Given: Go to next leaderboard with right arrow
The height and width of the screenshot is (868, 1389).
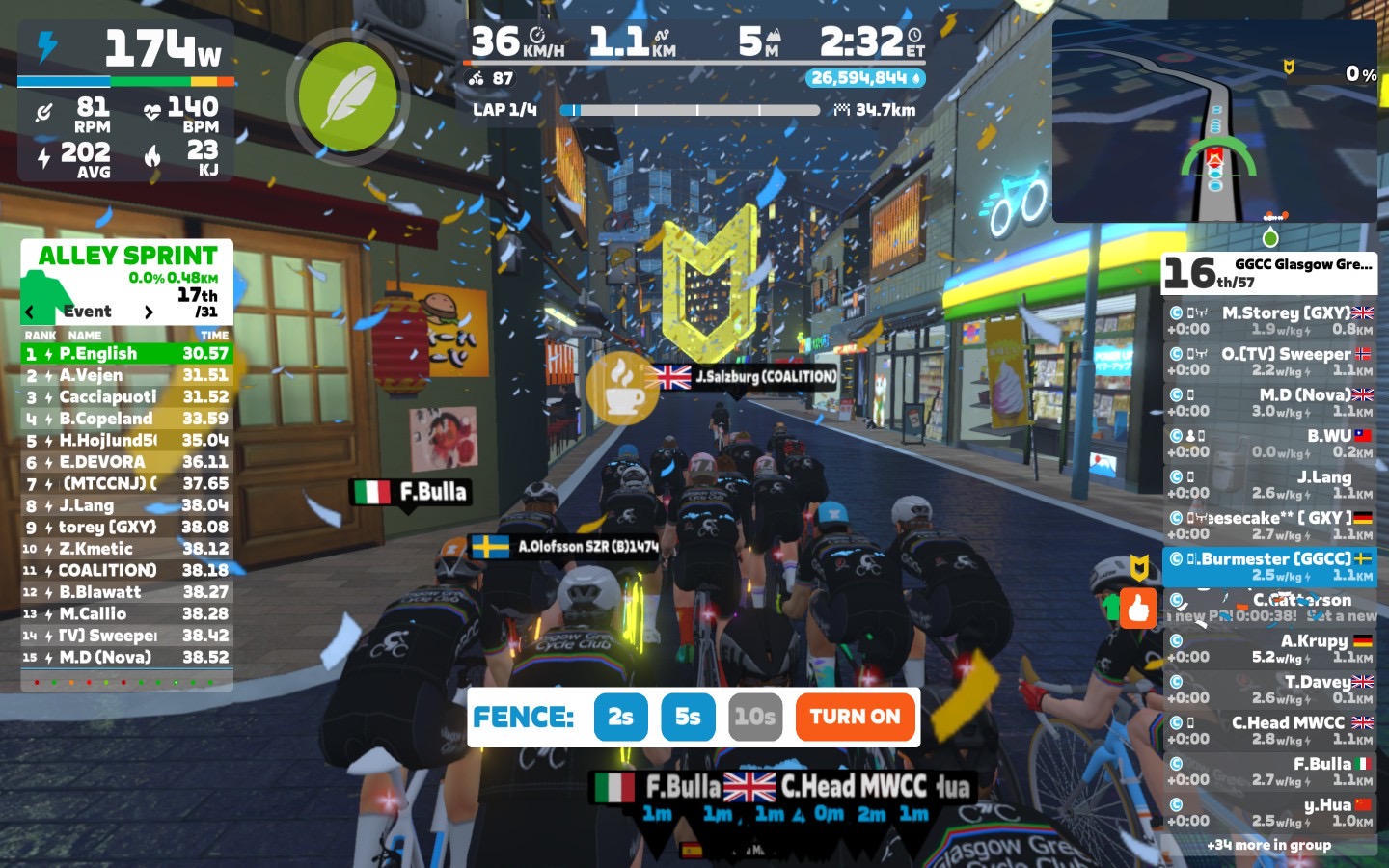Looking at the screenshot, I should point(149,312).
